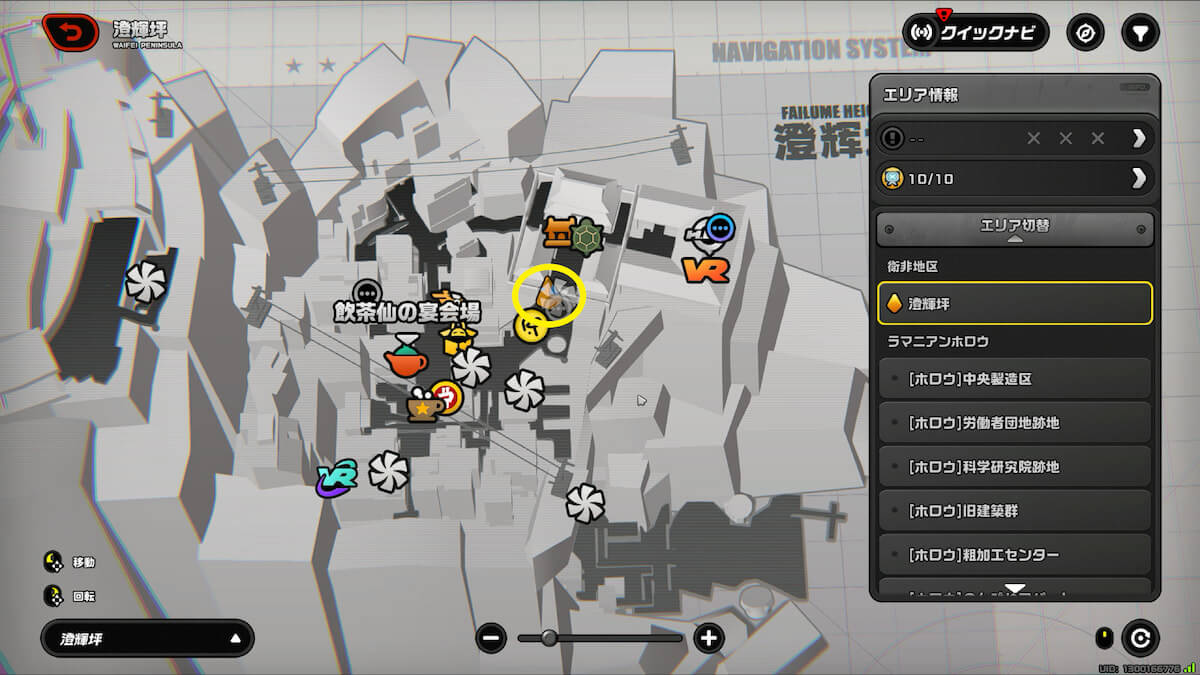The width and height of the screenshot is (1200, 675).
Task: Pick the [ホロウ]旧建築群 entry
Action: [1015, 511]
